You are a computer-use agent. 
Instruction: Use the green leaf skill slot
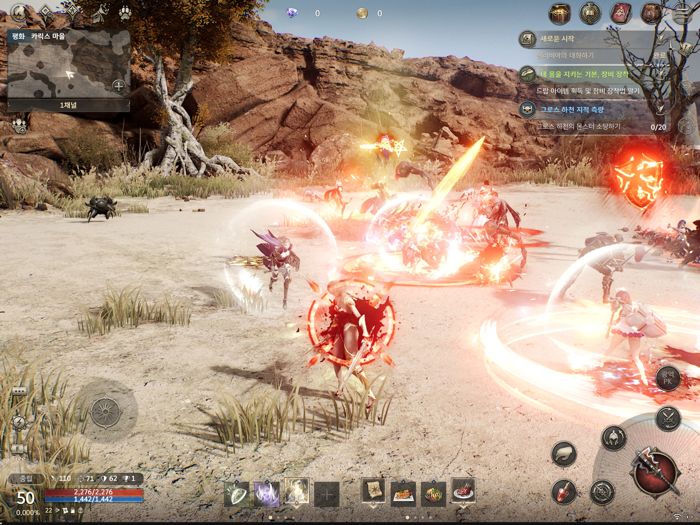(x=237, y=492)
